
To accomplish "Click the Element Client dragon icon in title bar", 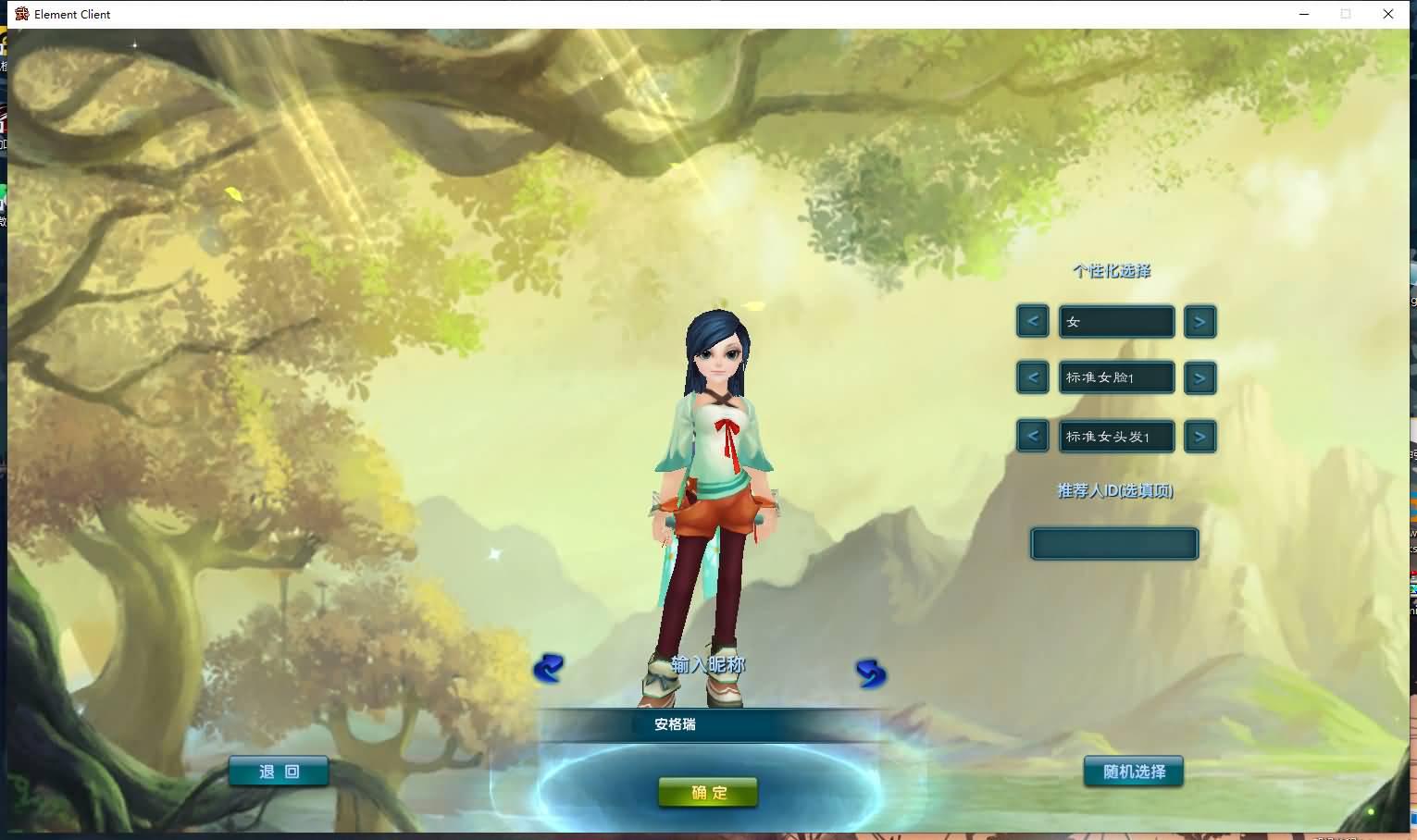I will [x=20, y=14].
